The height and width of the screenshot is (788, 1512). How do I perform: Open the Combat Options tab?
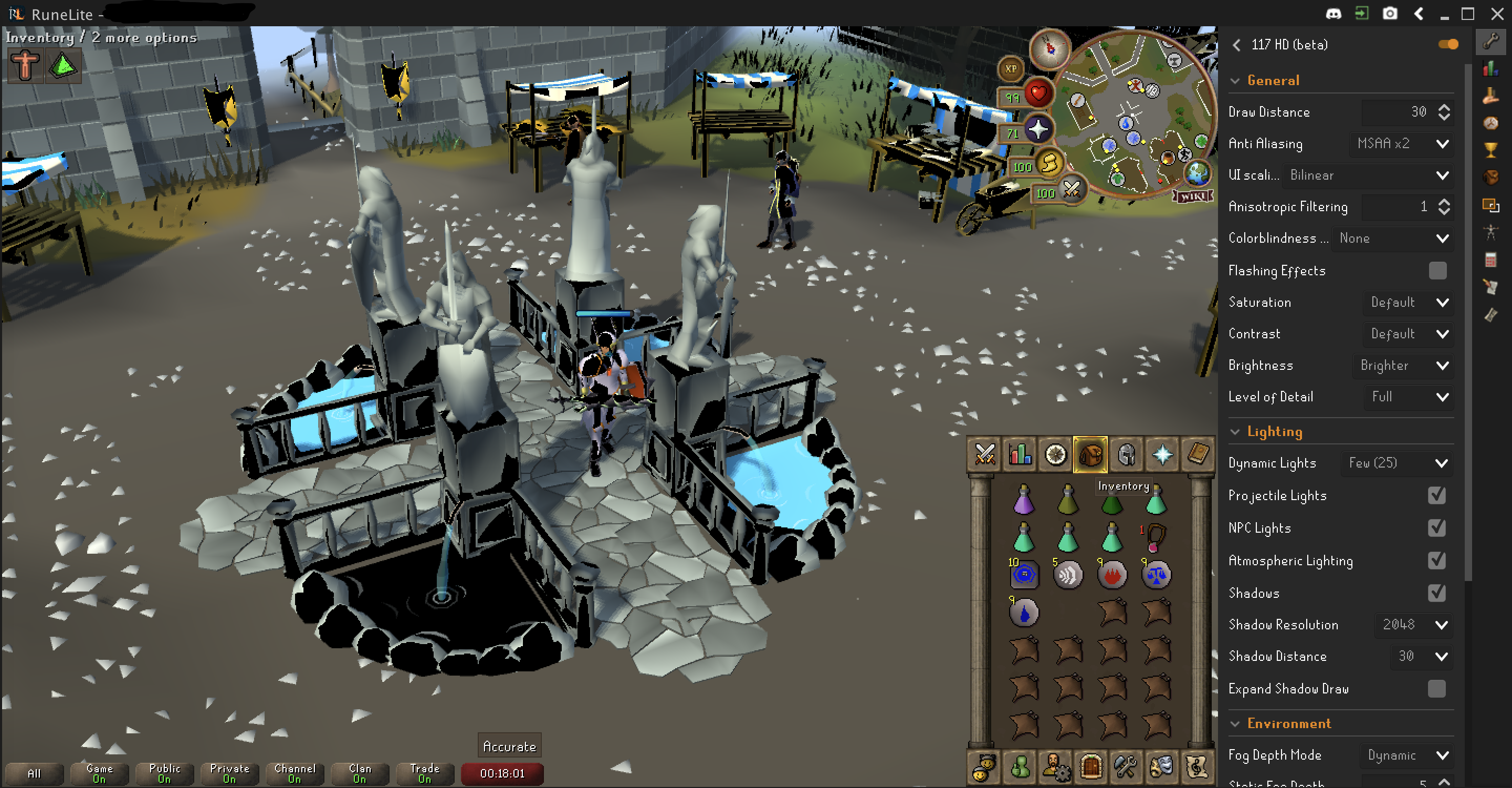click(984, 454)
